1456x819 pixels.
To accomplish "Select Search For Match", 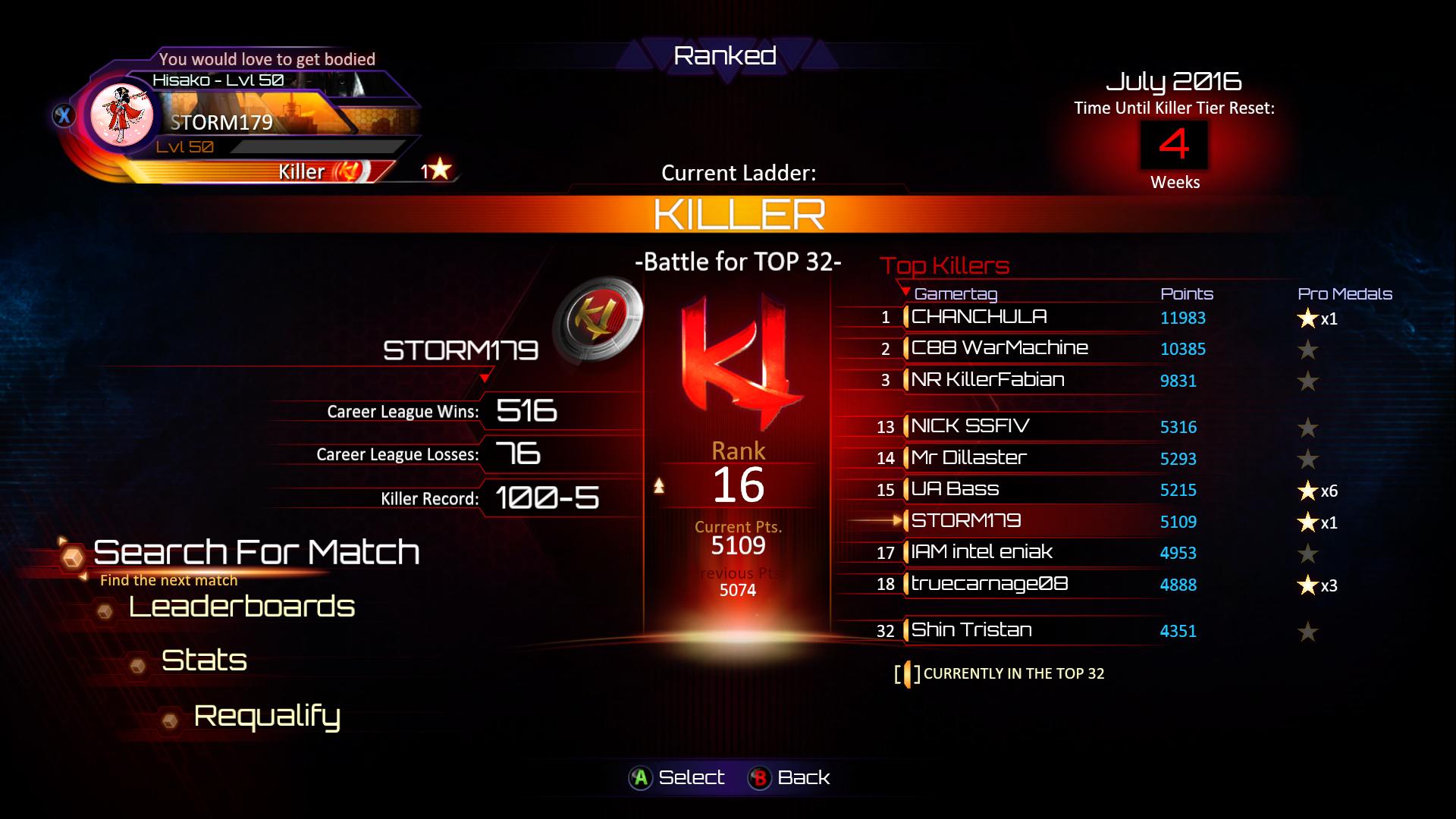I will coord(256,552).
